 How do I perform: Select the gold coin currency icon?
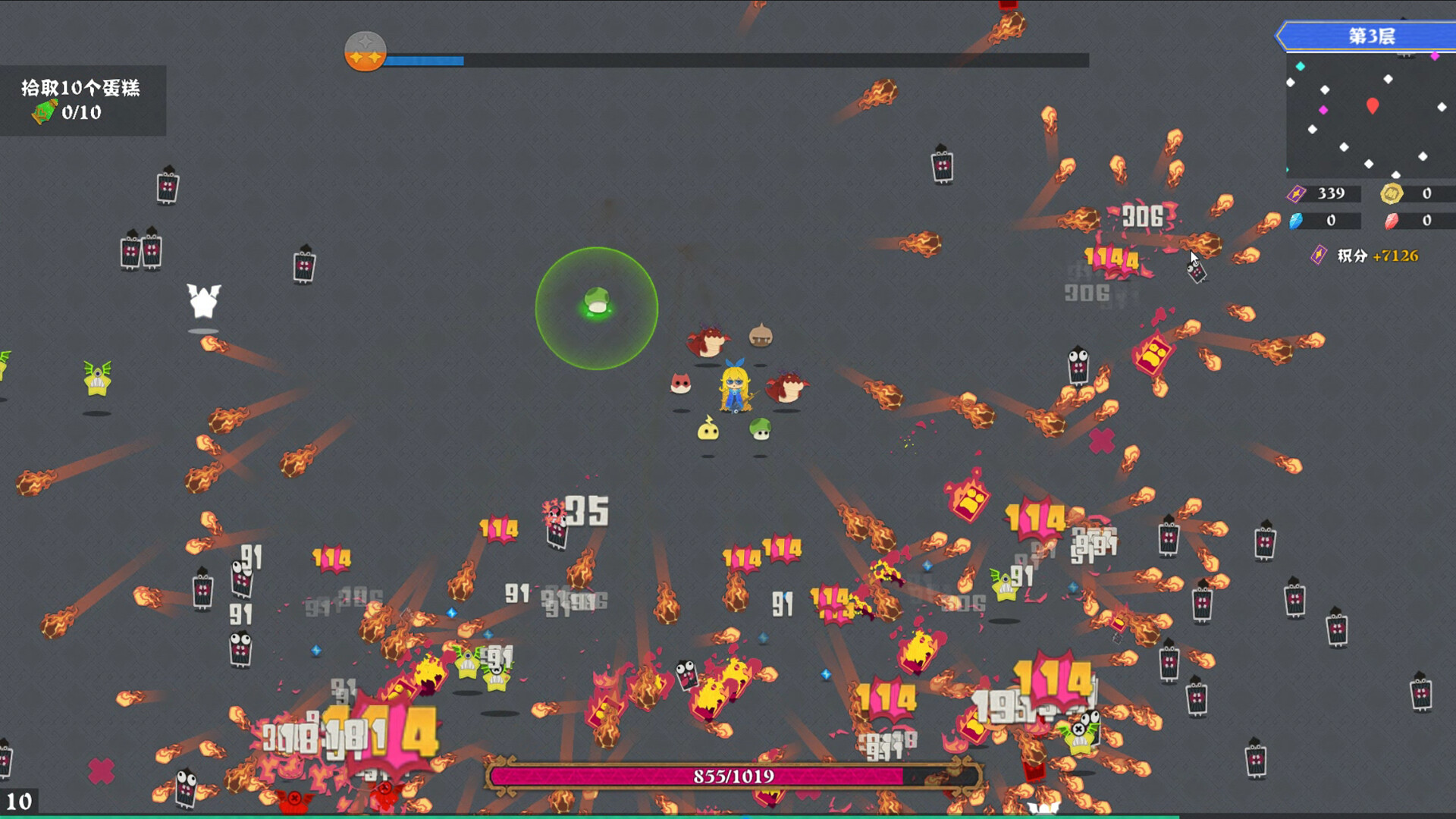tap(1392, 193)
